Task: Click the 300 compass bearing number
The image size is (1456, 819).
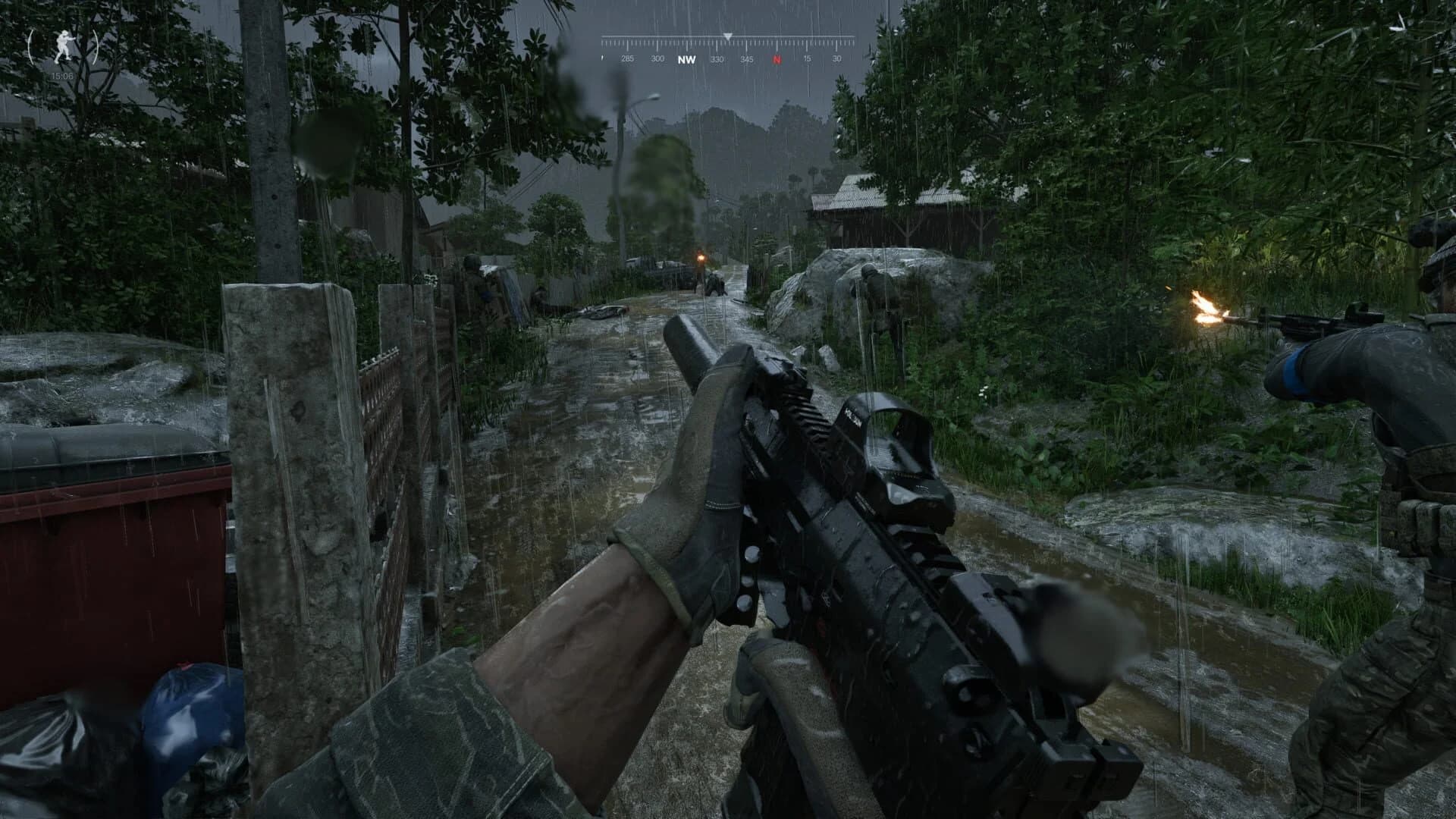Action: (x=657, y=58)
